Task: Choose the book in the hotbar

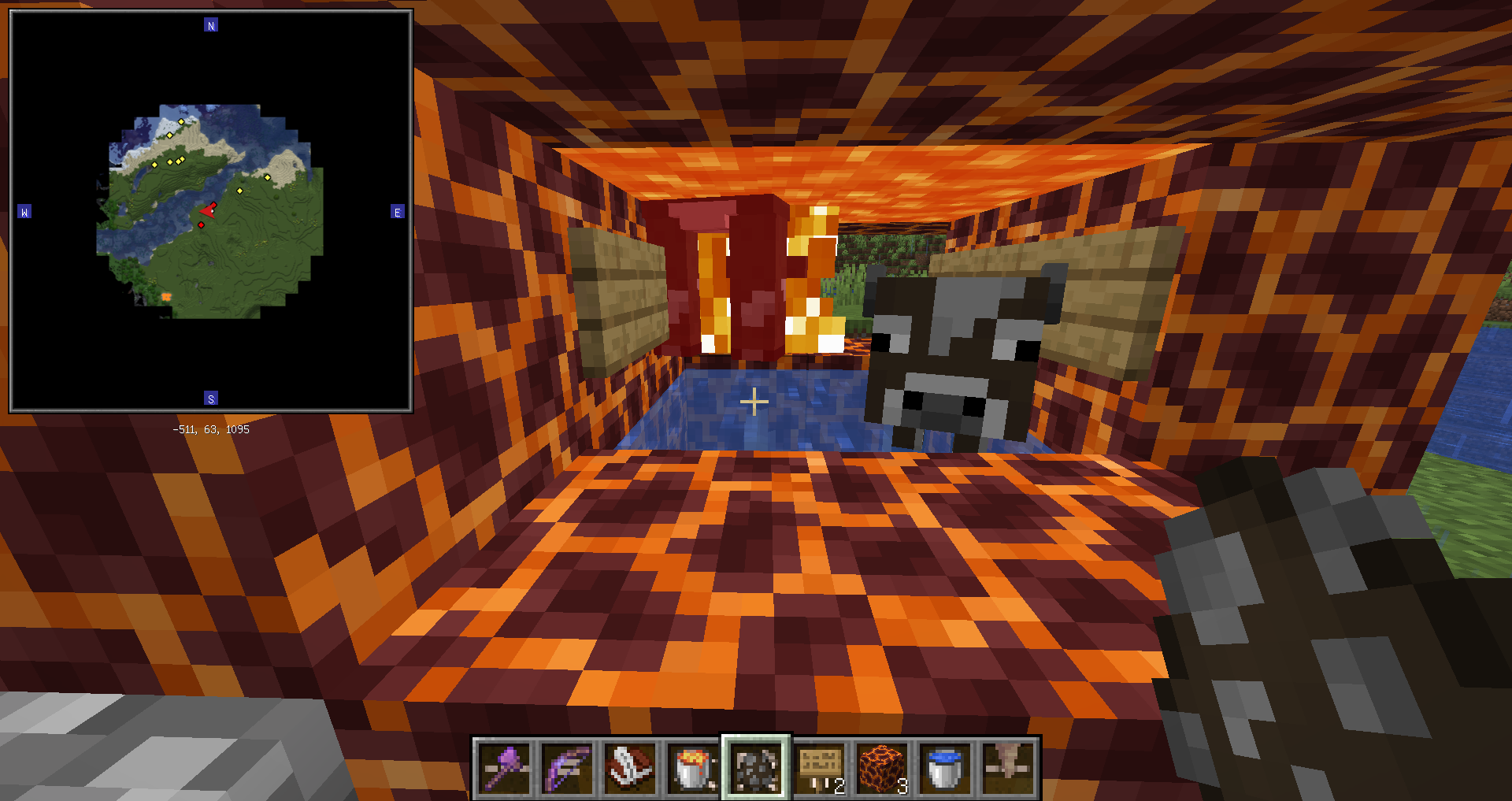Action: (x=630, y=768)
